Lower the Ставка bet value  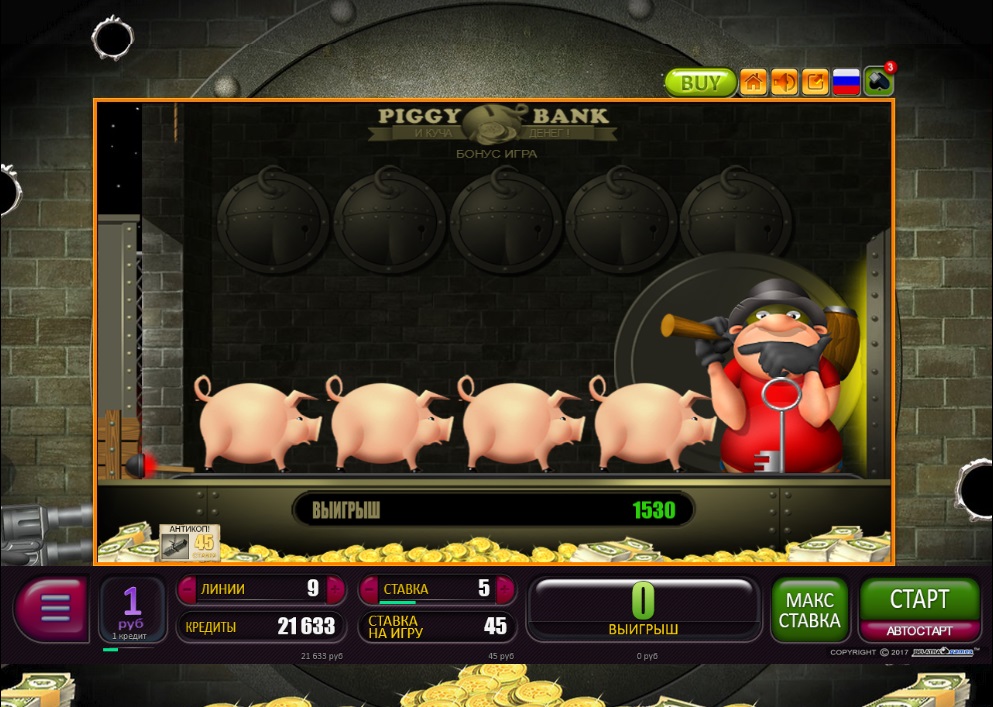pyautogui.click(x=366, y=589)
